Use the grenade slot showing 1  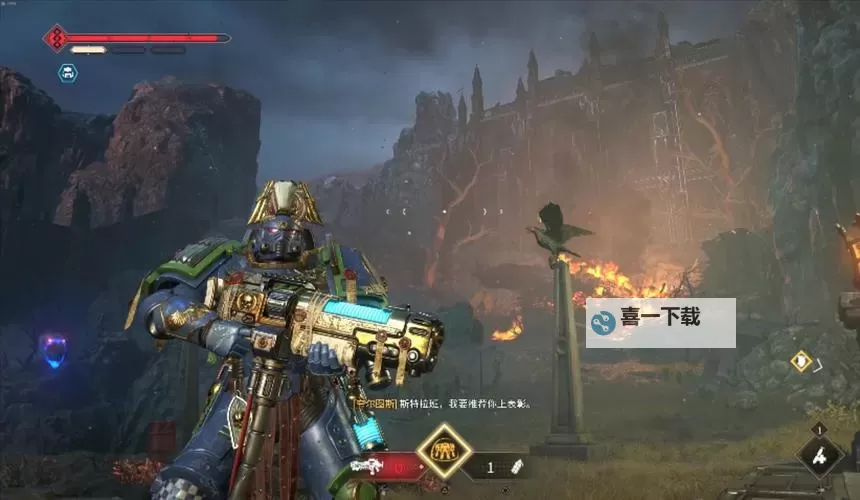[499, 466]
